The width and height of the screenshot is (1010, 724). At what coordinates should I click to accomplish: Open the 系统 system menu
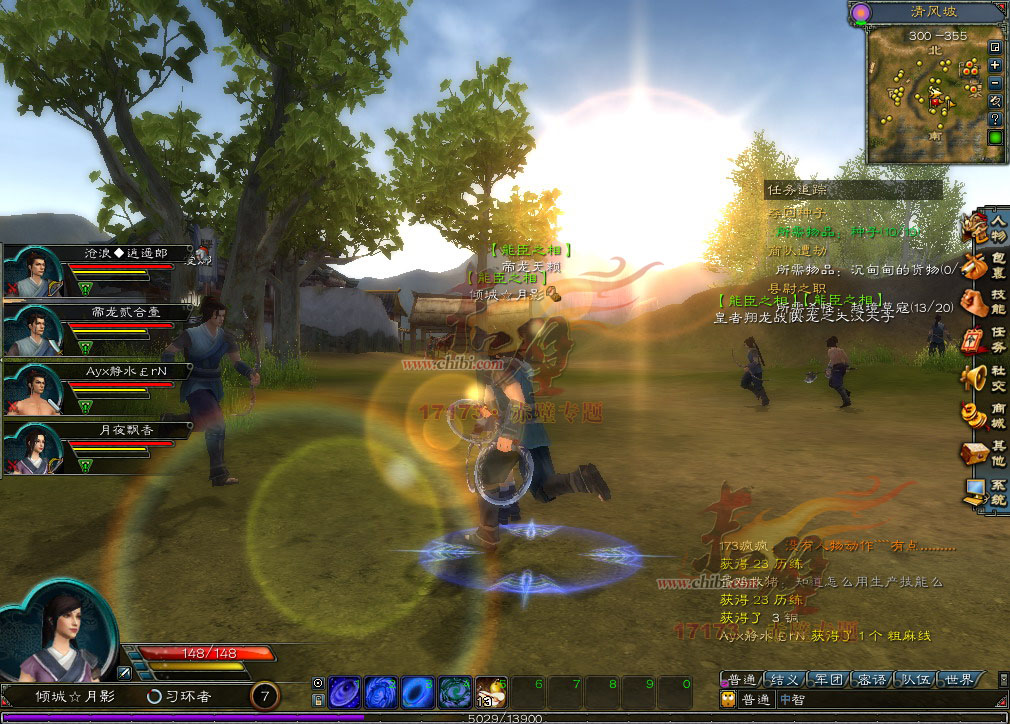tap(986, 491)
